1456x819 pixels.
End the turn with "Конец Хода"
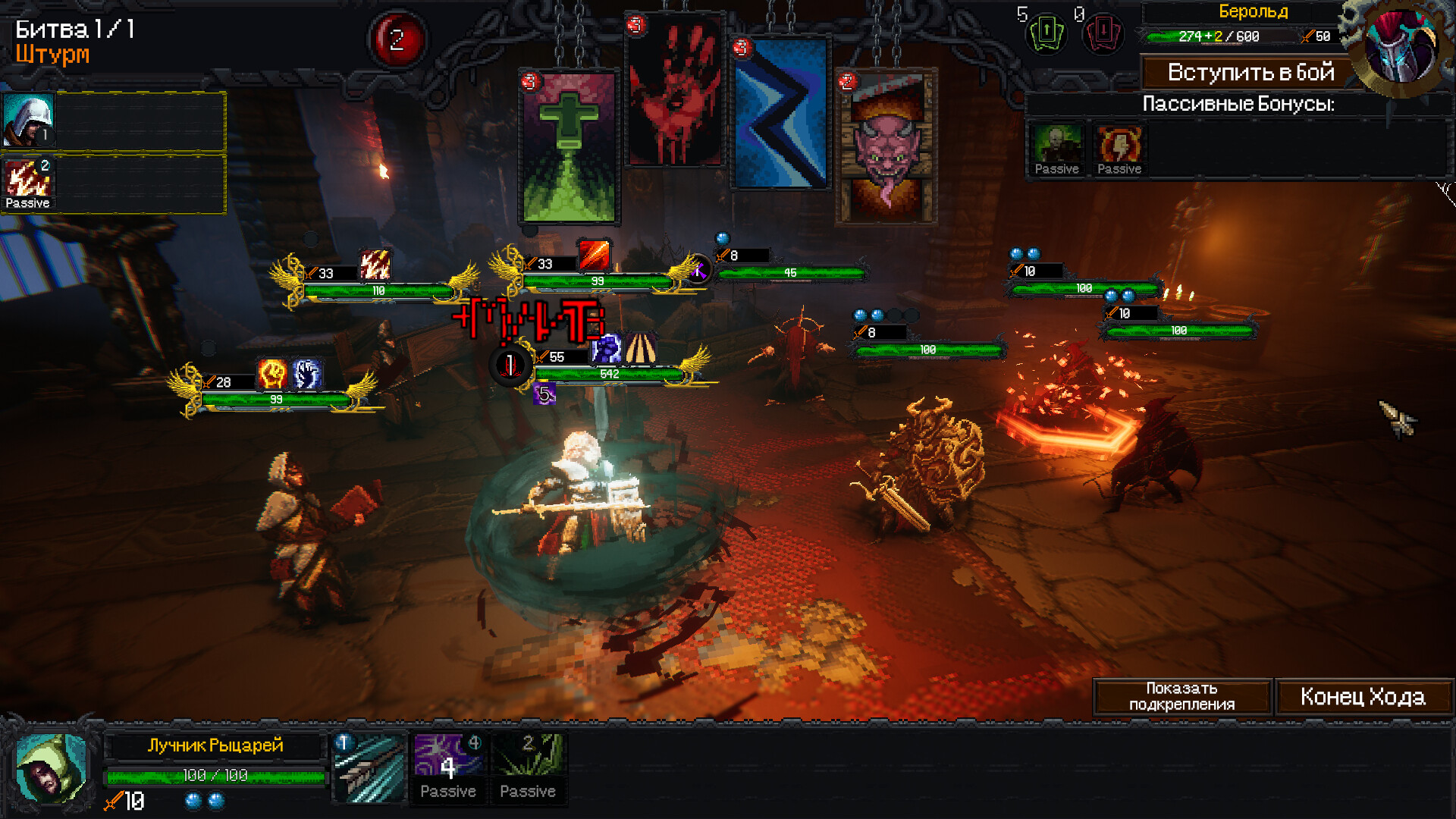(1363, 697)
